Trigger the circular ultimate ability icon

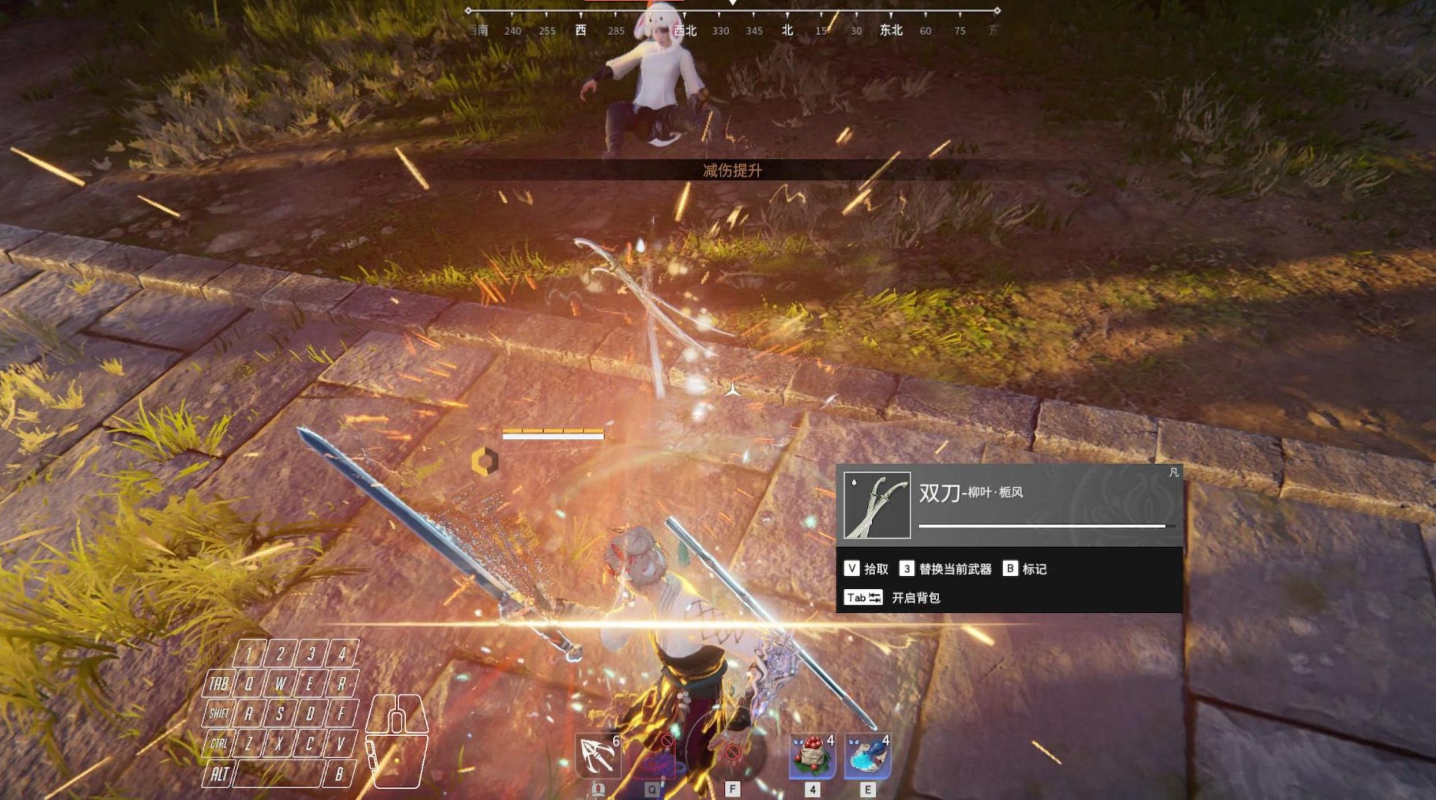tap(729, 752)
